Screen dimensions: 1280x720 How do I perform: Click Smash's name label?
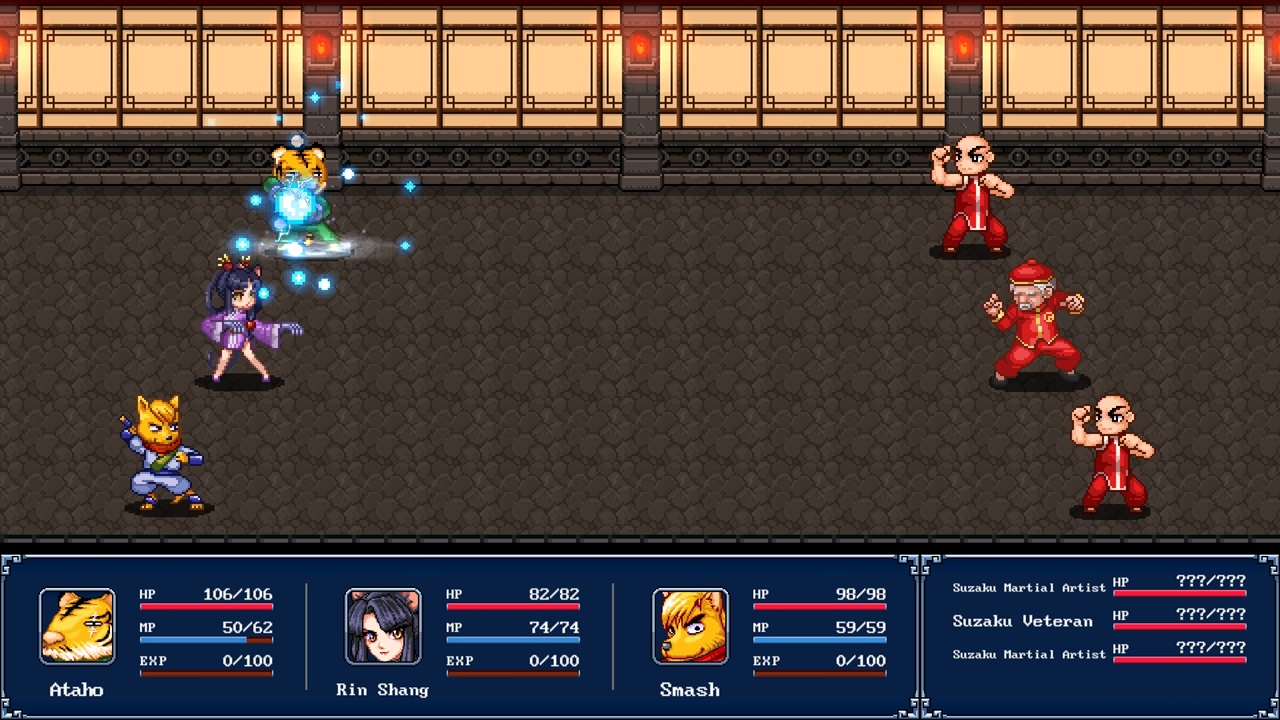(689, 689)
